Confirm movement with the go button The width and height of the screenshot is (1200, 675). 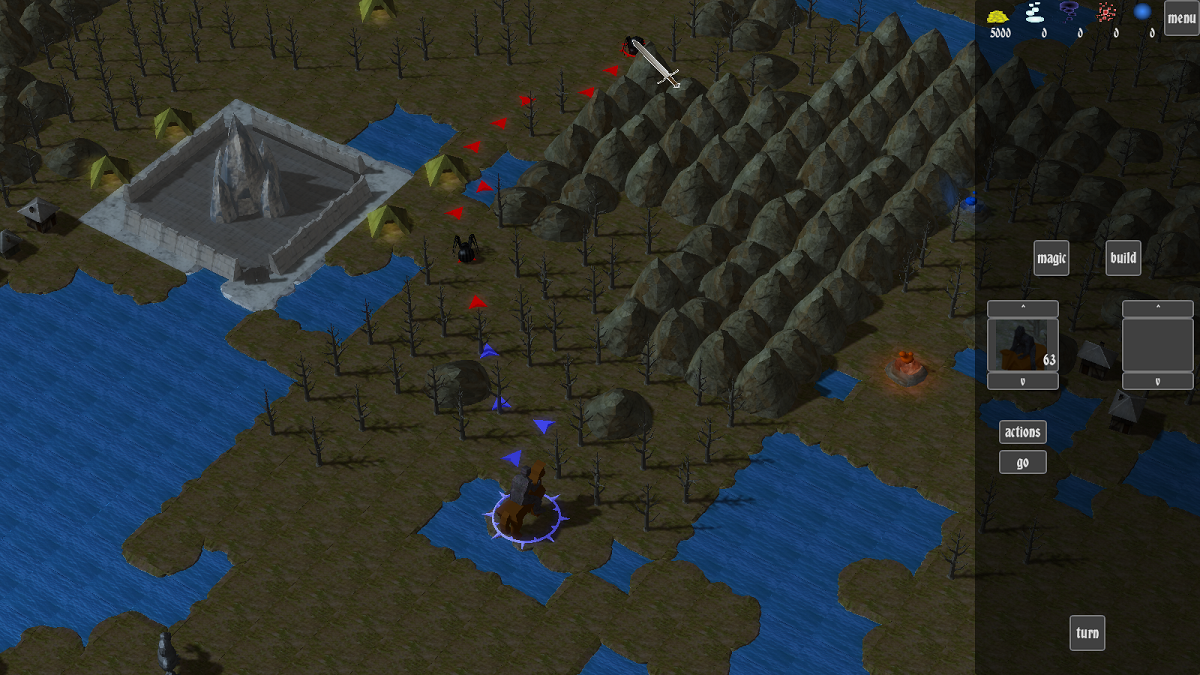coord(1022,462)
